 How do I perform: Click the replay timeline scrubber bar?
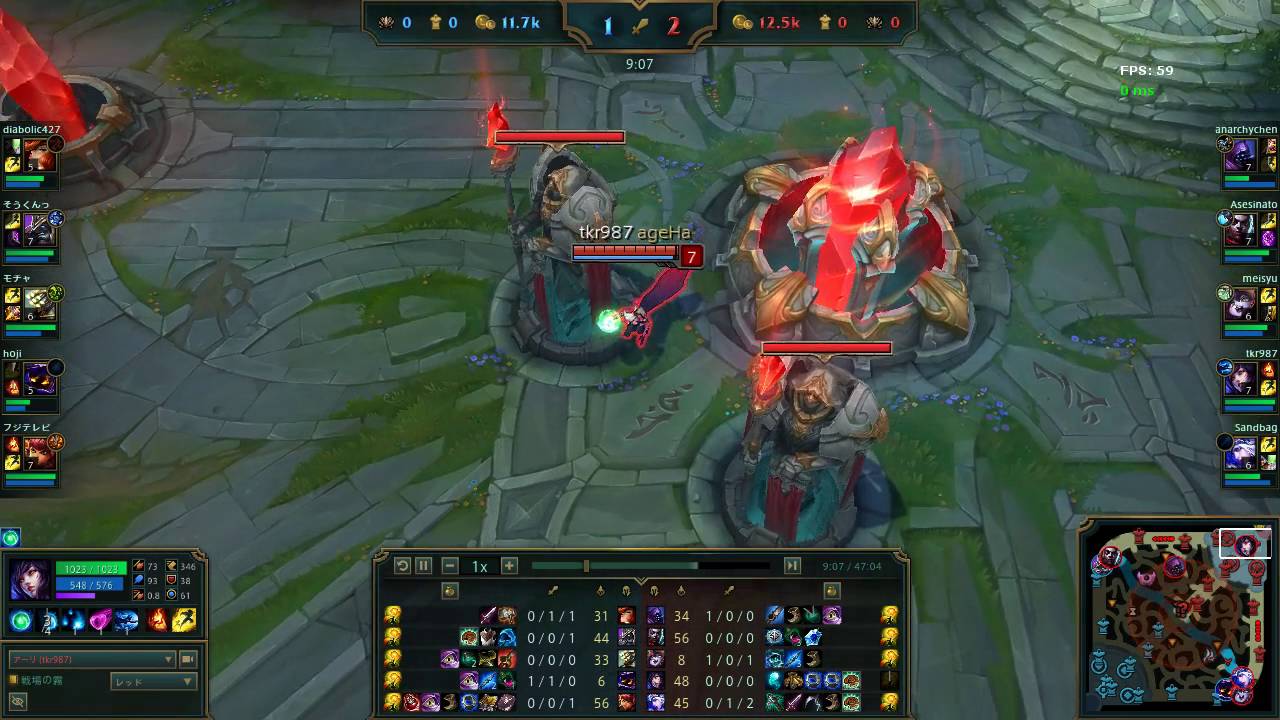tap(650, 566)
